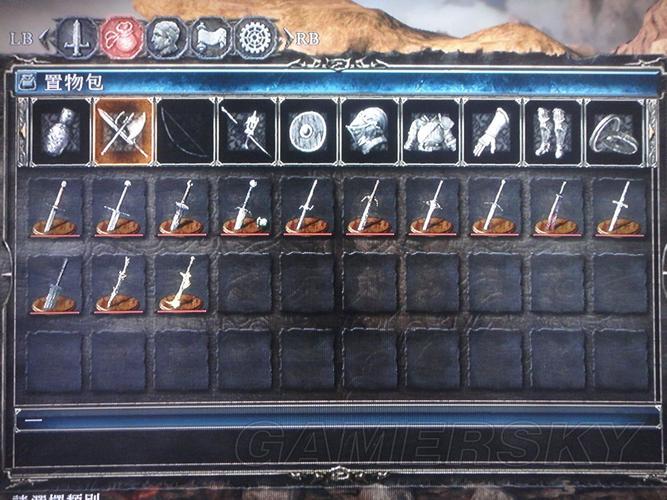Screen dimensions: 667x500
Task: Select the gauntlets category
Action: coord(492,131)
